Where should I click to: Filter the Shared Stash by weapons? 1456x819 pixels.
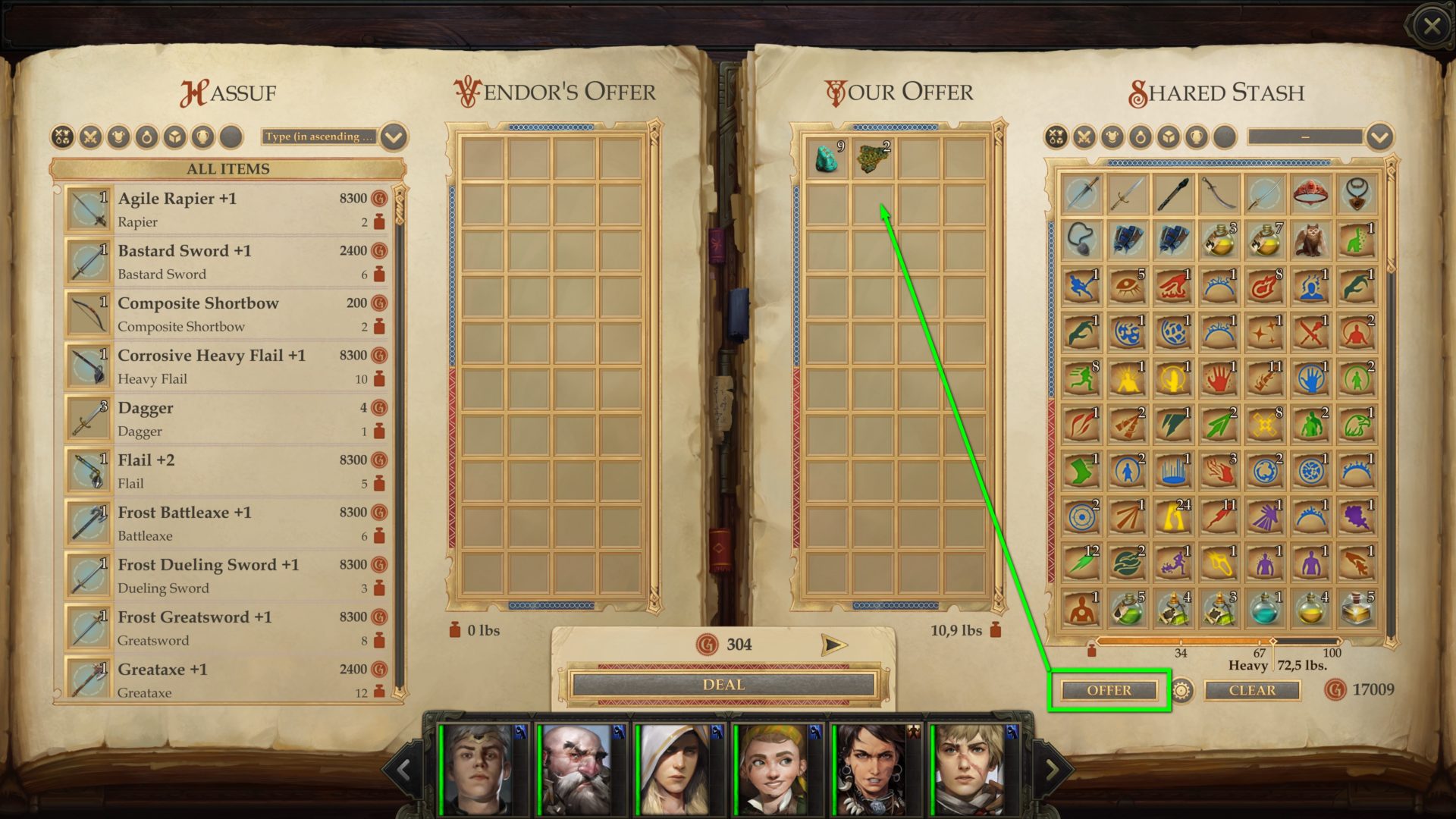(1085, 137)
